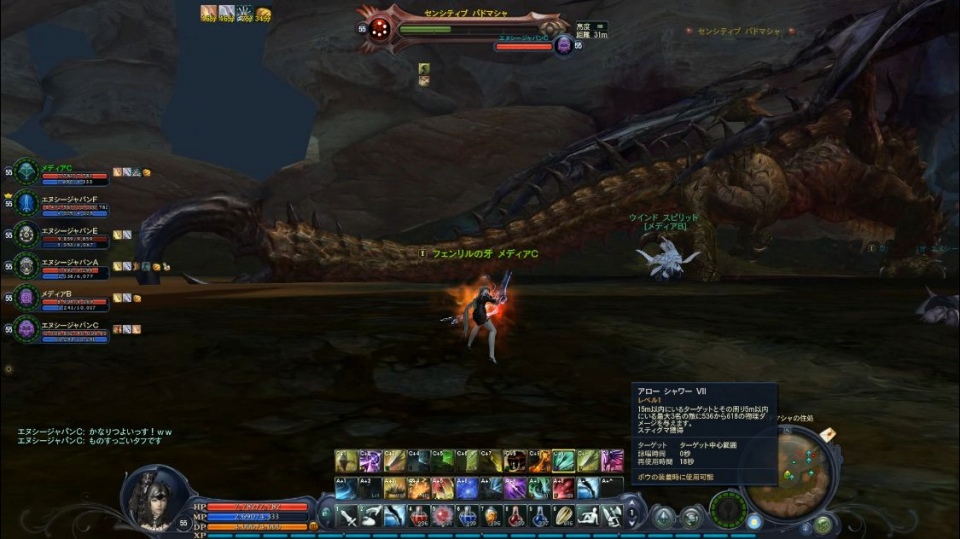960x539 pixels.
Task: Use the purple swirl skill on top hotbar
Action: [370, 461]
